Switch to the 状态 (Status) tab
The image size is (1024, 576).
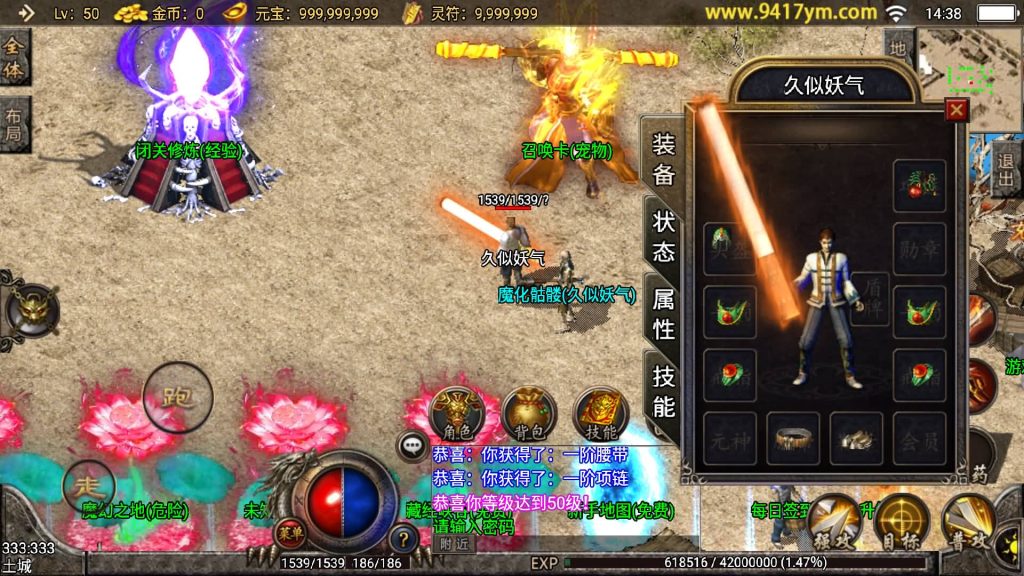663,236
